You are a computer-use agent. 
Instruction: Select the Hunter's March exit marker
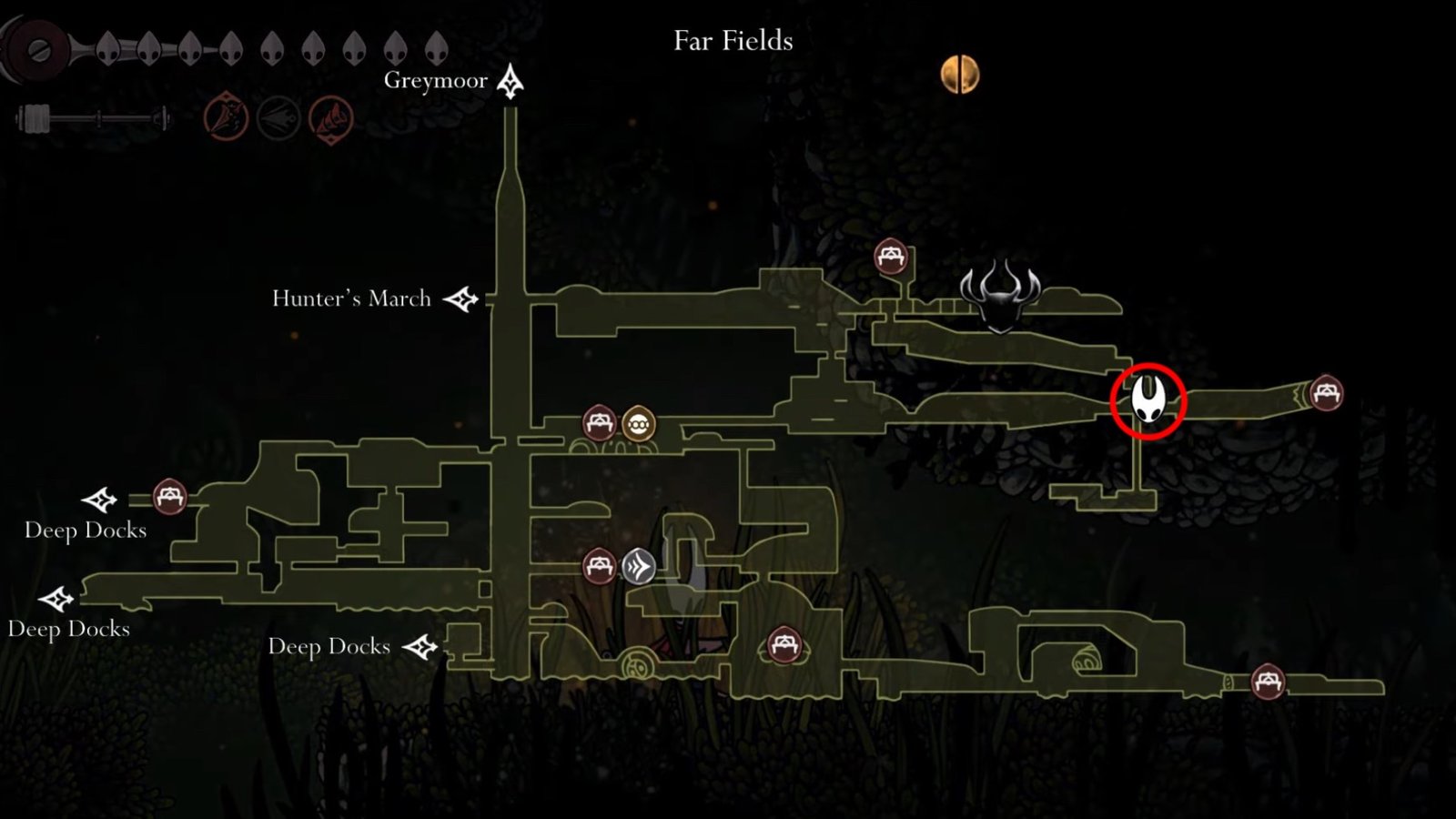click(x=460, y=298)
